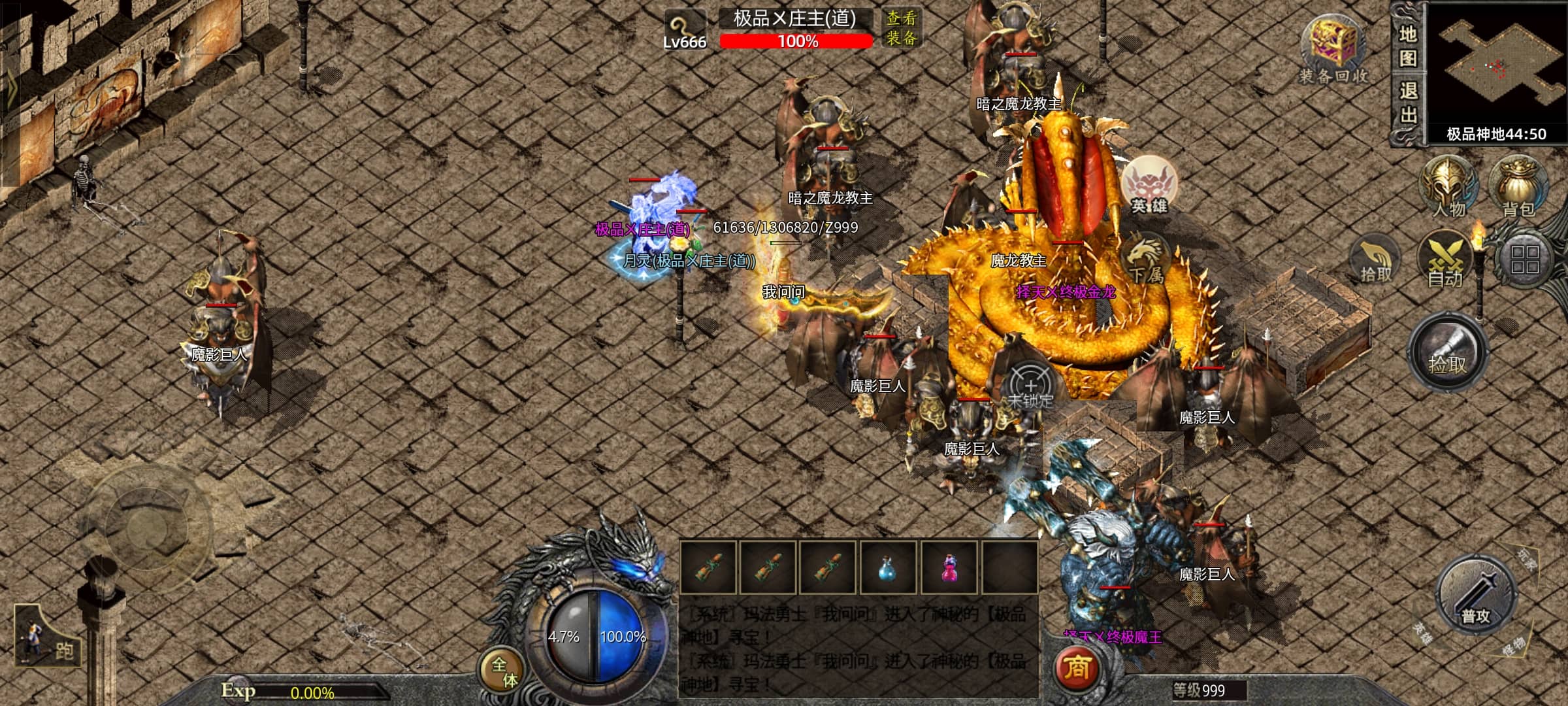This screenshot has width=1568, height=706.
Task: Use the blue potion in the hotbar
Action: click(x=887, y=568)
